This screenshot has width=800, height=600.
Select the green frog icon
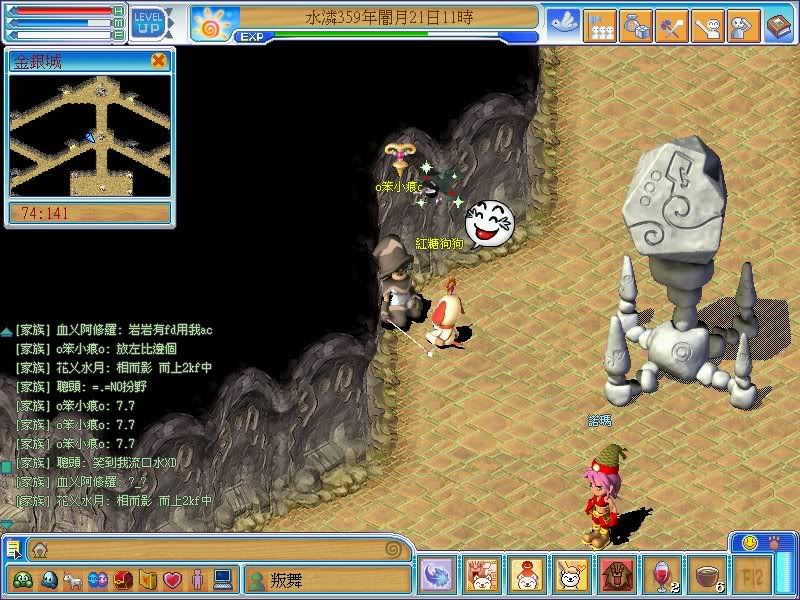(x=22, y=579)
